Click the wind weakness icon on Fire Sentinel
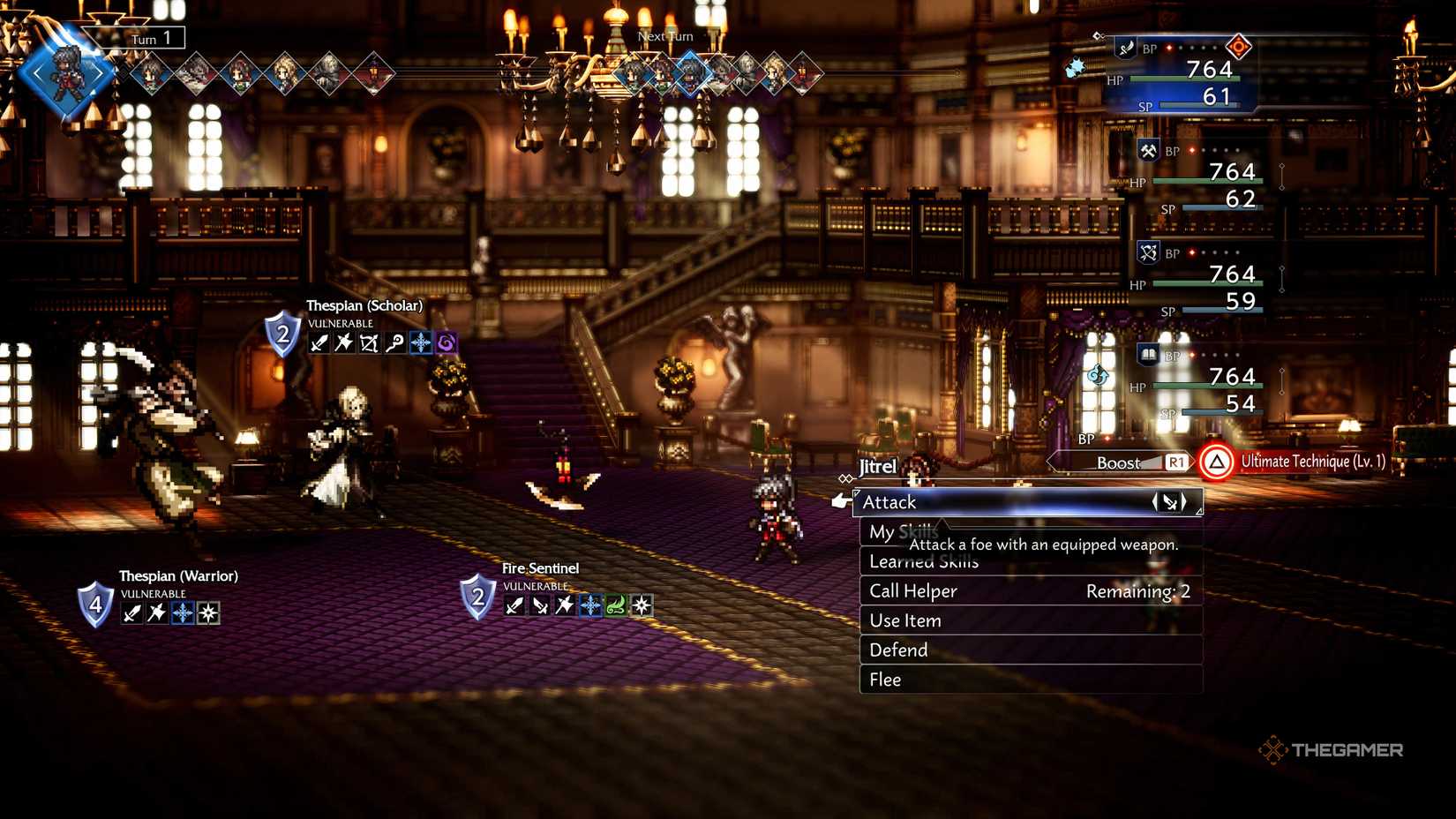 [615, 605]
